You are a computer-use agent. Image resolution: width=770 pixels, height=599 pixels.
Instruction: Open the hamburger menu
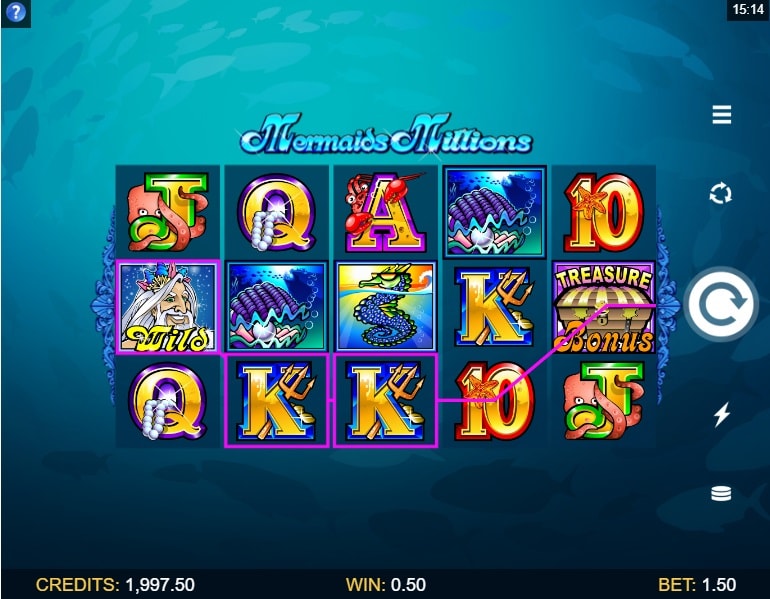point(721,116)
